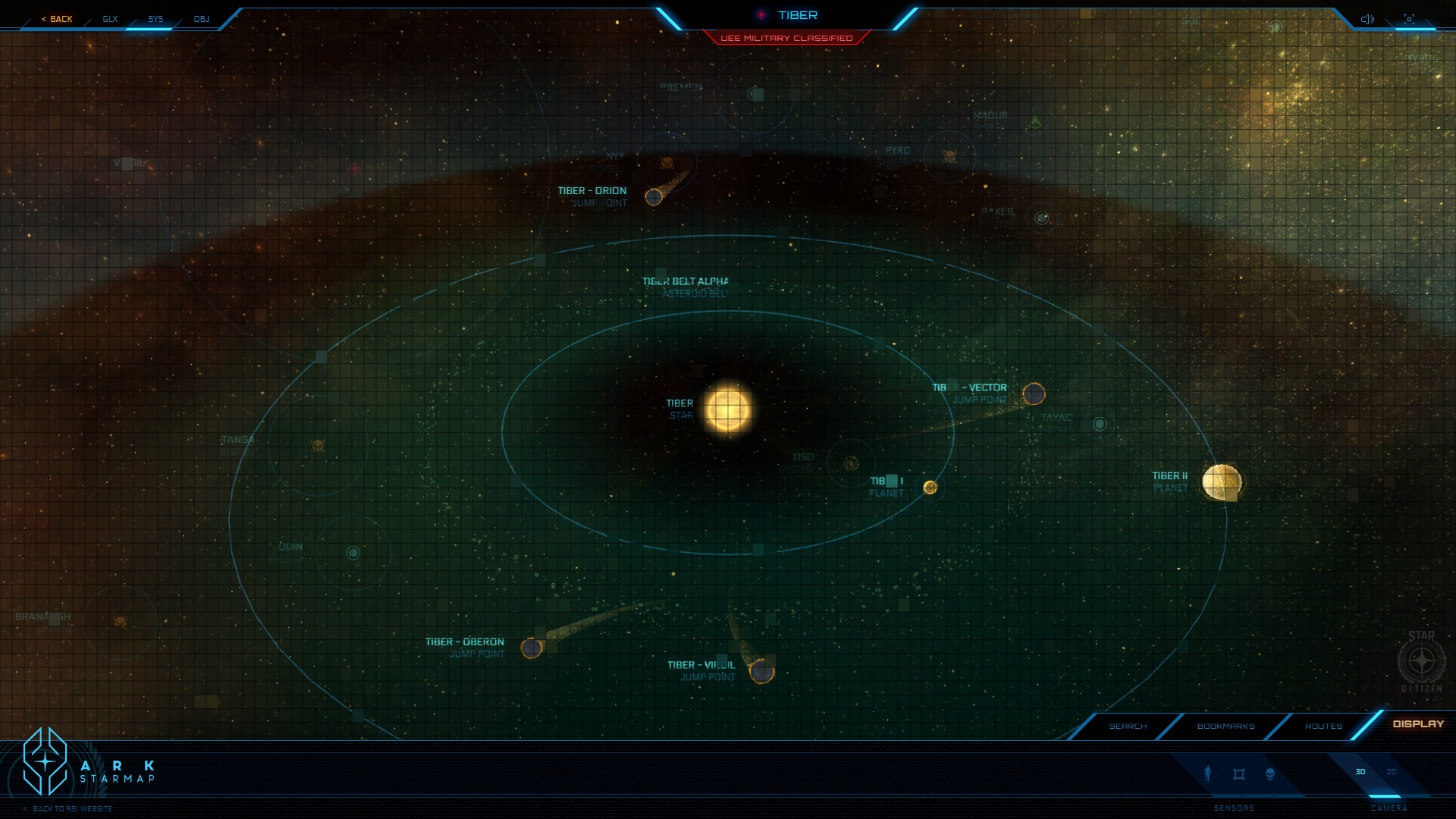1456x819 pixels.
Task: Toggle the skull danger sensor icon
Action: point(1270,774)
